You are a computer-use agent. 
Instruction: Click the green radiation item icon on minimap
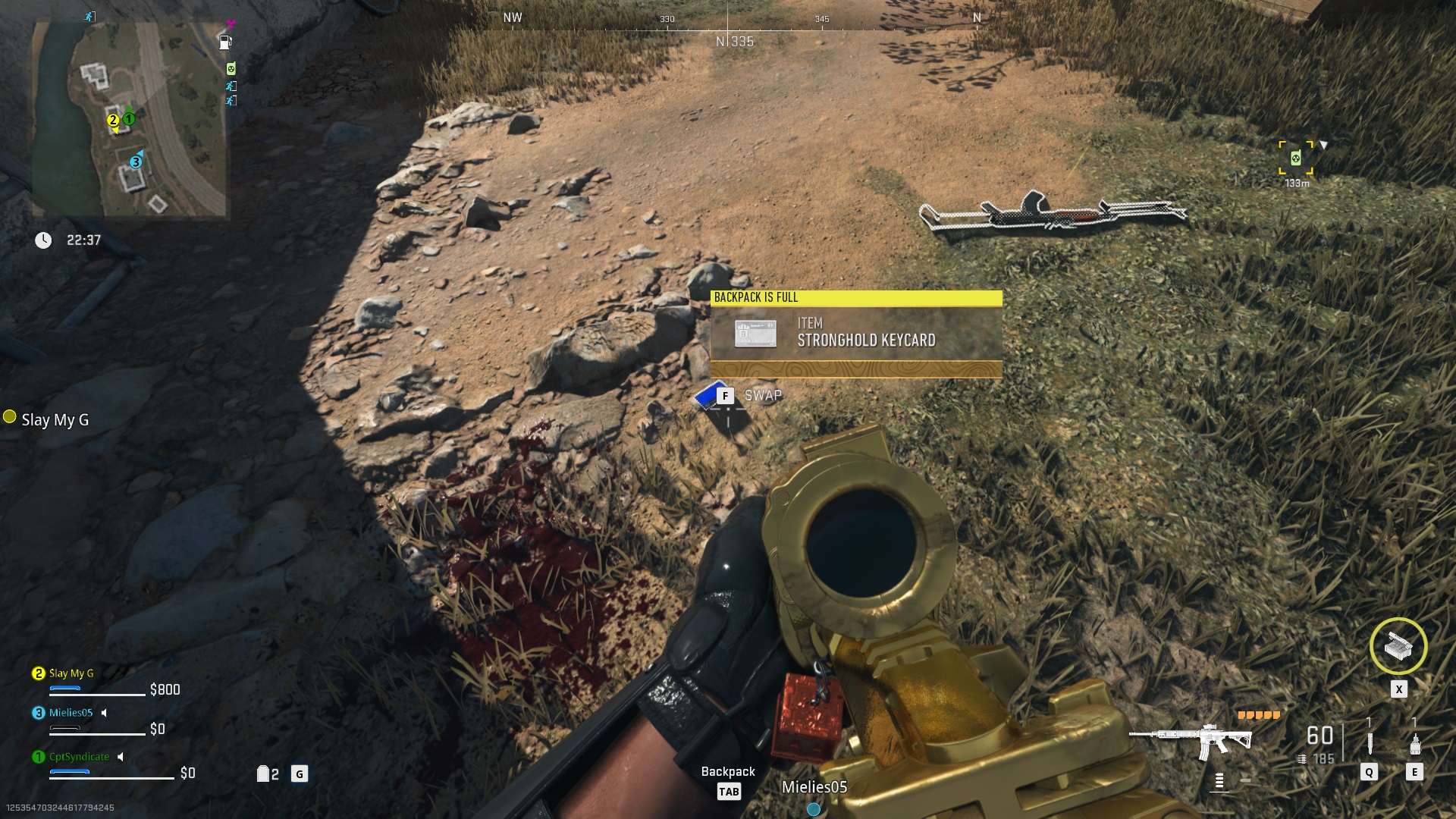click(x=230, y=68)
